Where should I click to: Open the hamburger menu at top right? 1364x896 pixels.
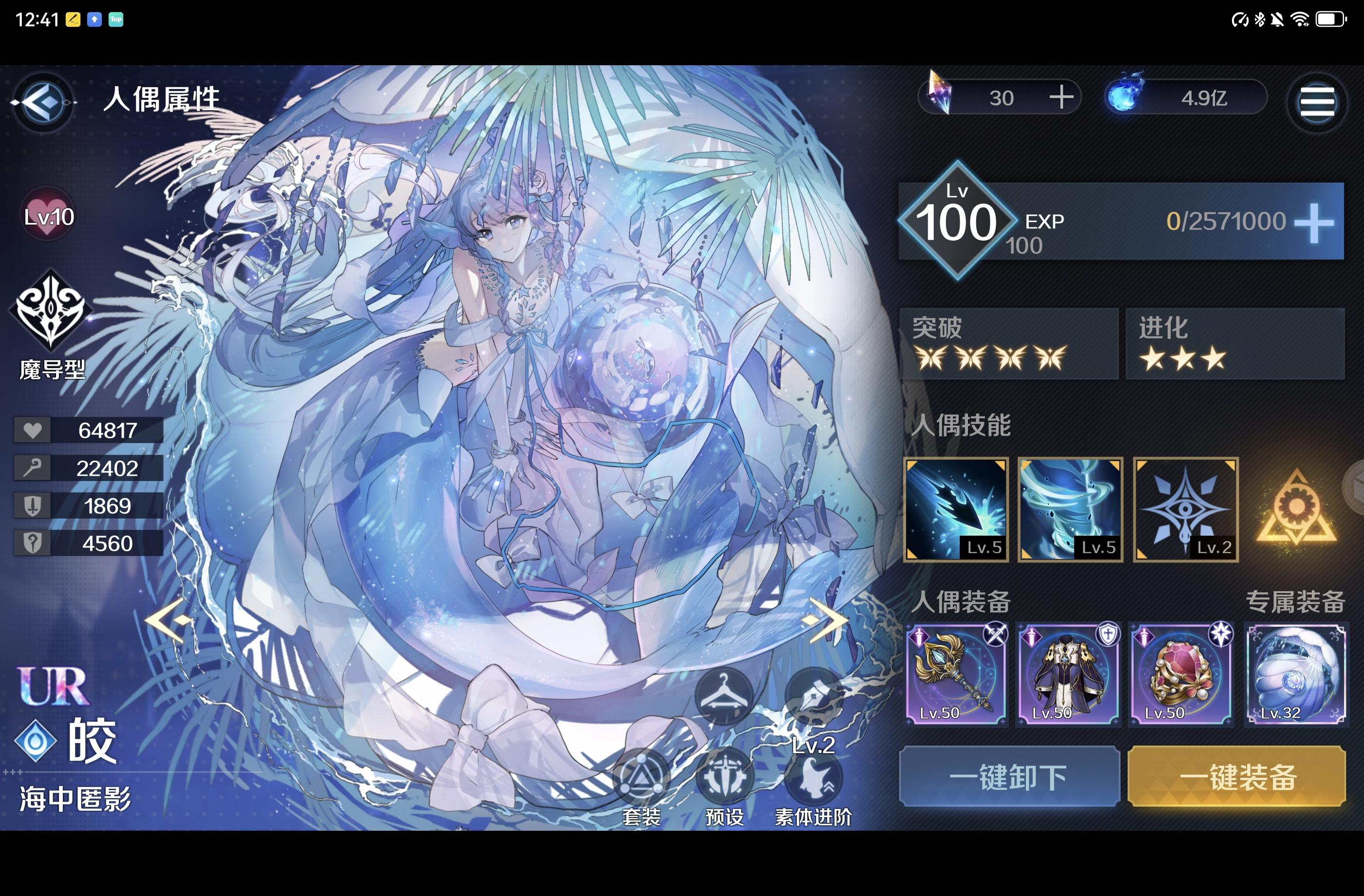1318,103
